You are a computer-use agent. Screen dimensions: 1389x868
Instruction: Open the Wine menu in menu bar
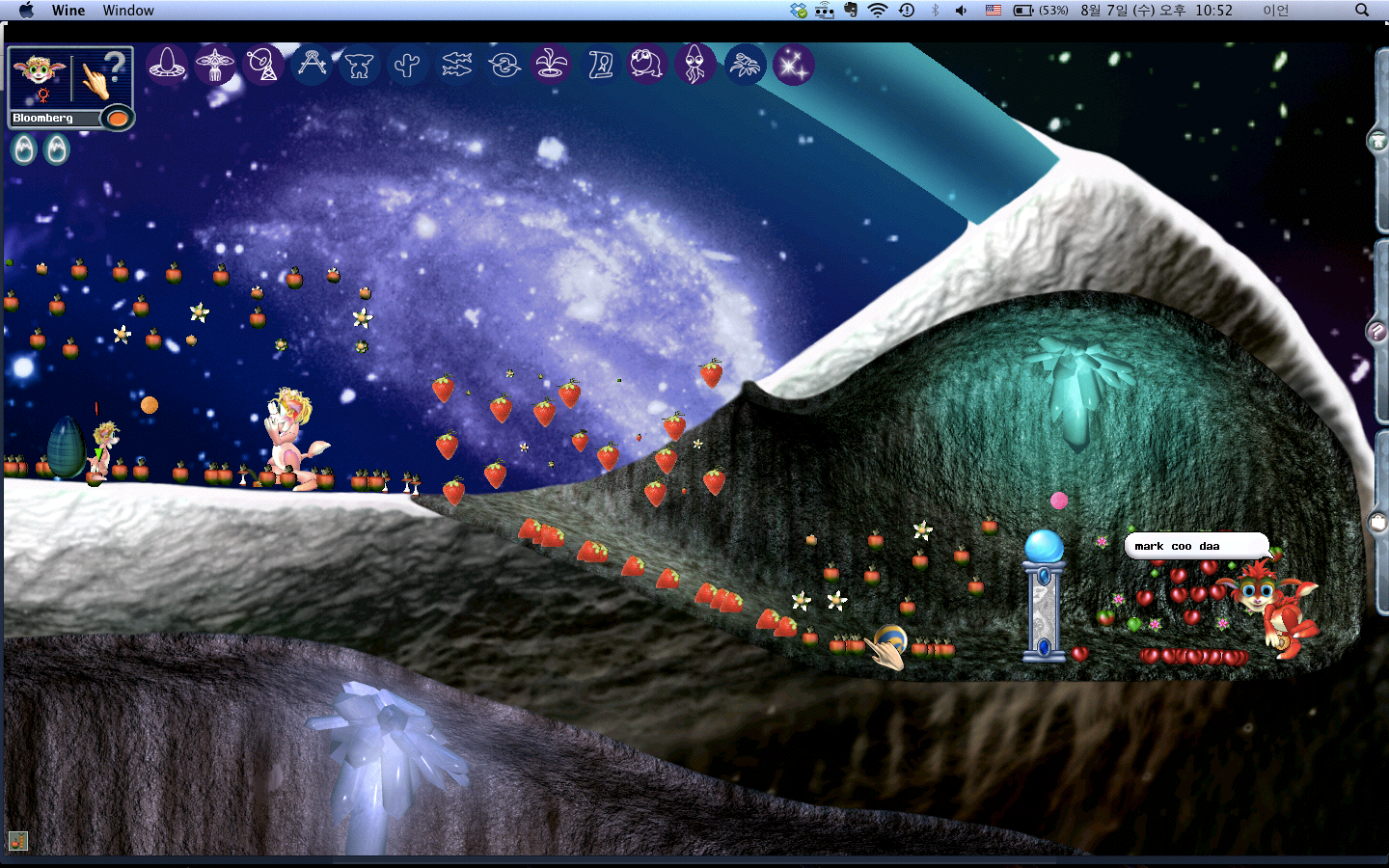coord(68,11)
